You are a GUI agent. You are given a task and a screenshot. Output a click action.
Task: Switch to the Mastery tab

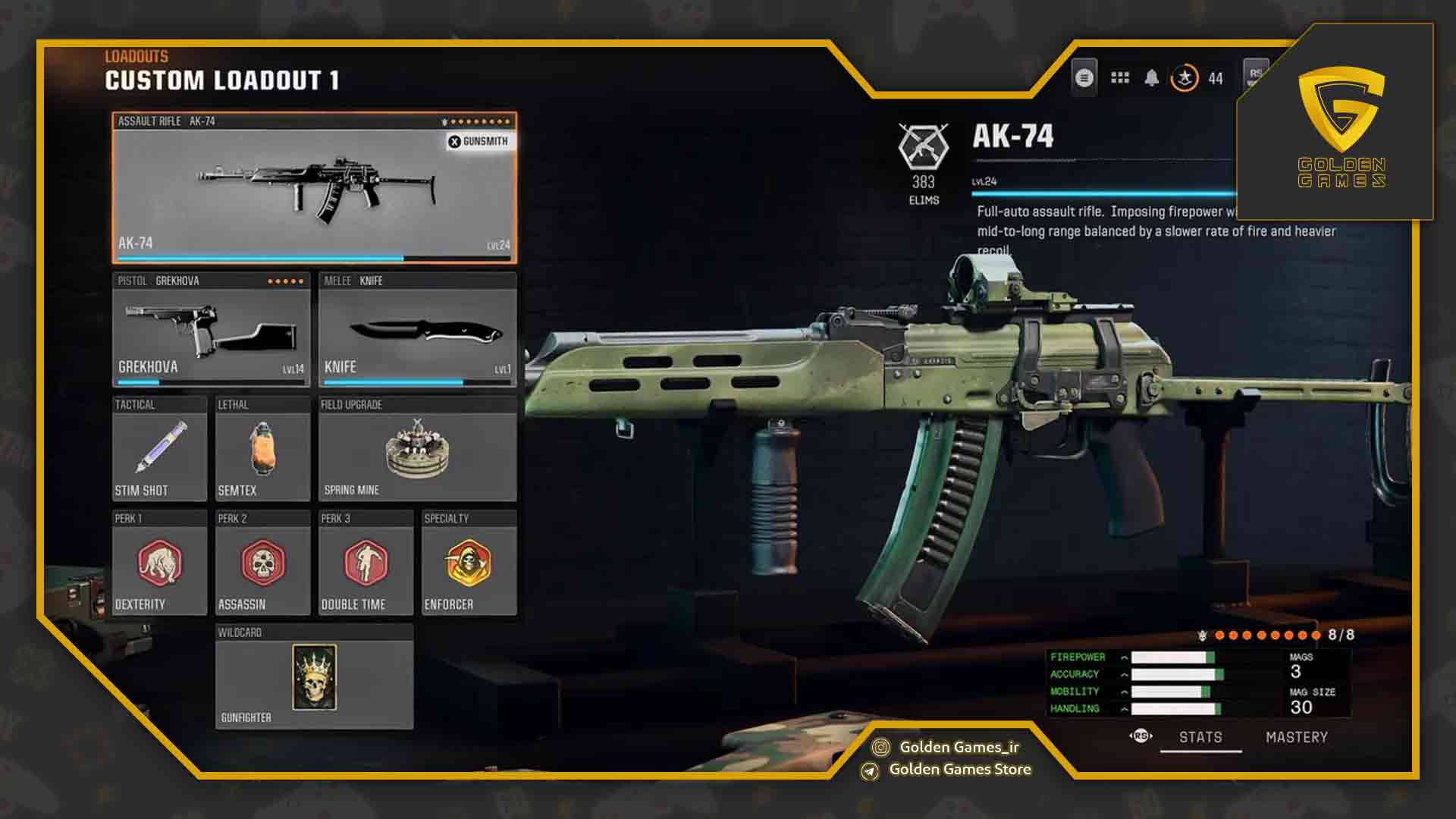1296,736
